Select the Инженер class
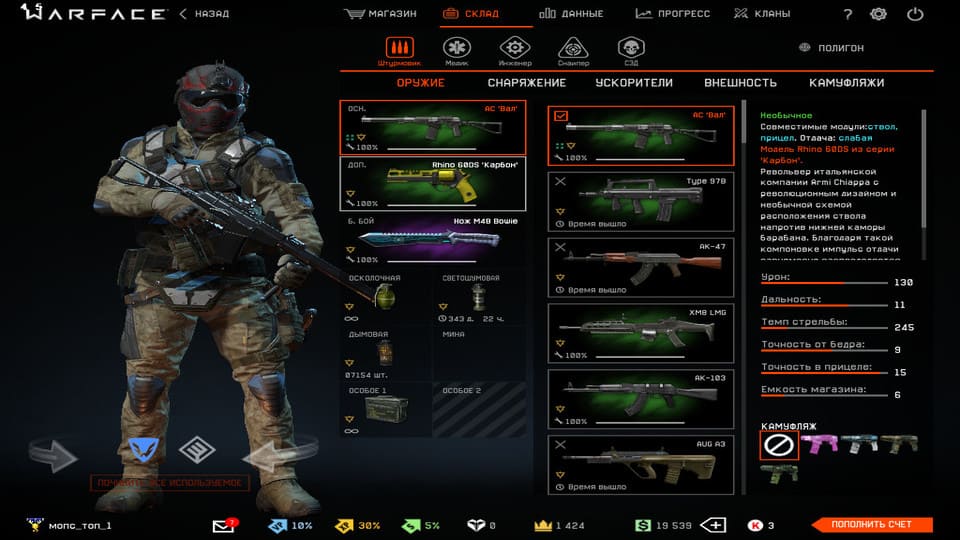This screenshot has width=960, height=540. [x=514, y=51]
